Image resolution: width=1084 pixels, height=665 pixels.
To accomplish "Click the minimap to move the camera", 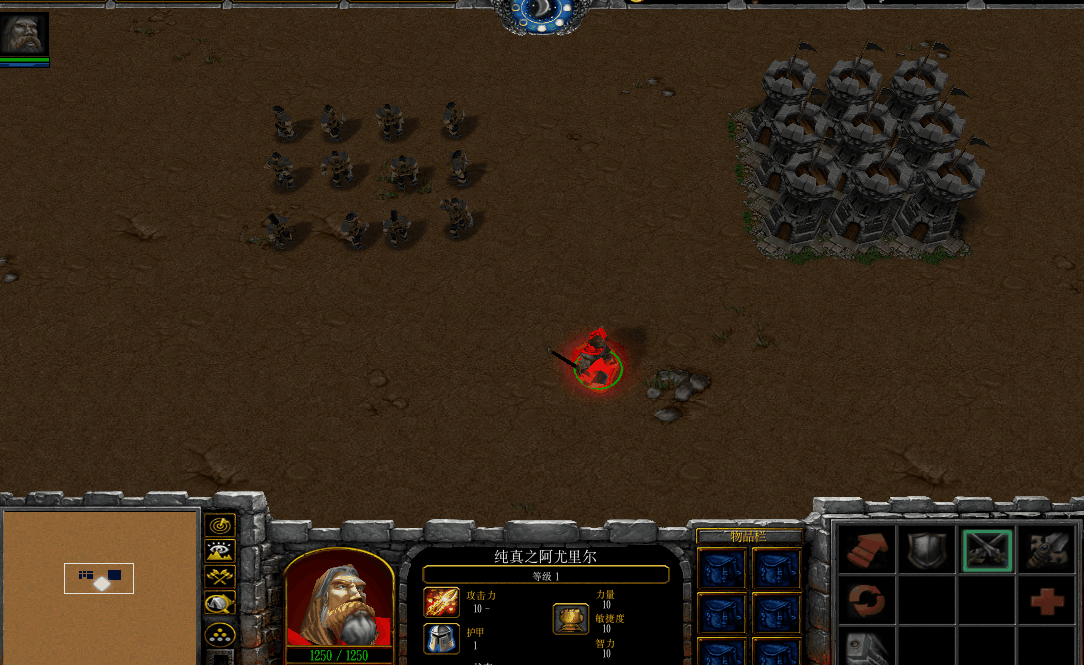I will (100, 585).
